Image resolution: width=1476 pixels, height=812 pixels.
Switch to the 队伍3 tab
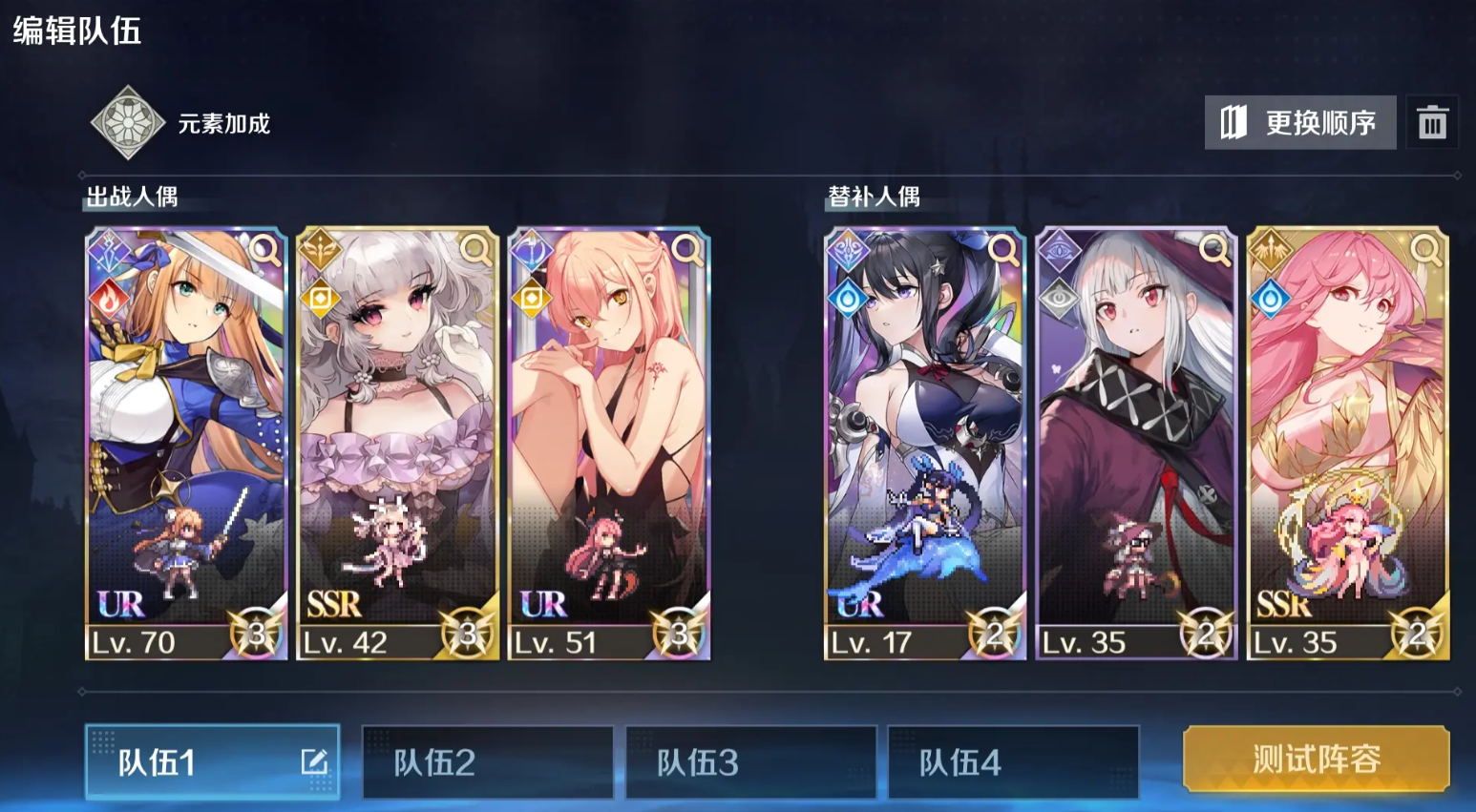750,761
